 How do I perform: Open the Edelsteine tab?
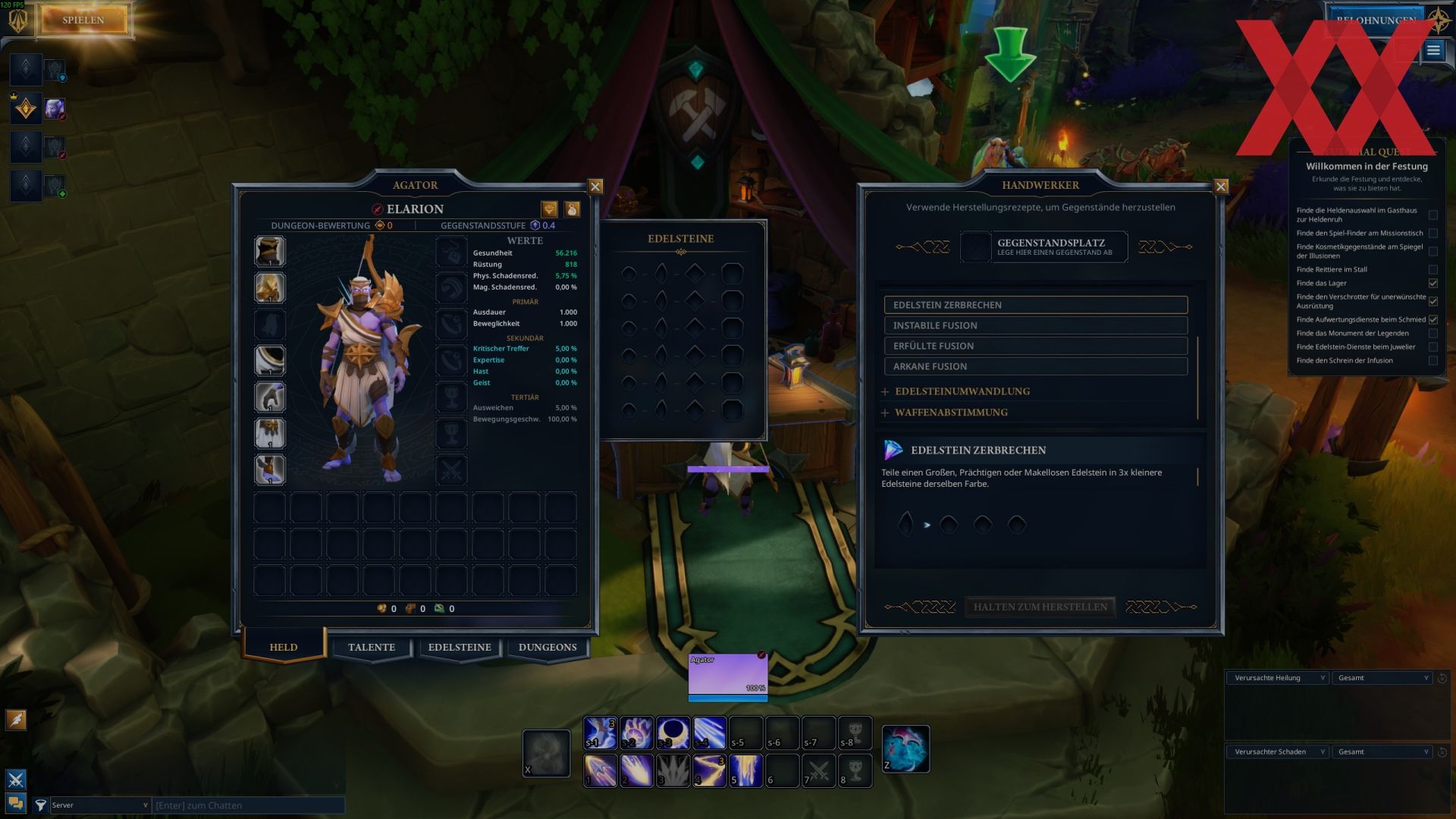pos(460,648)
